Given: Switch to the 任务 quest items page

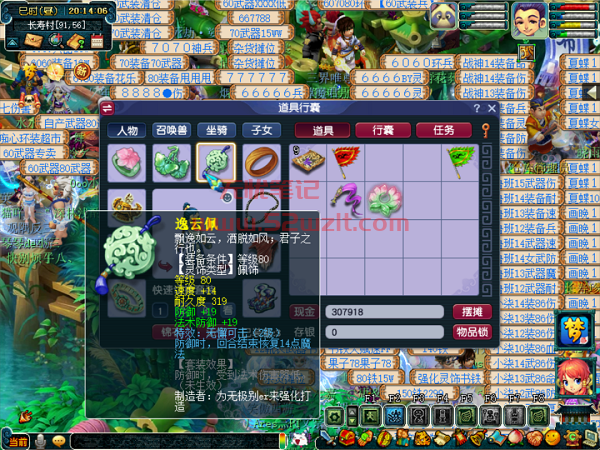Looking at the screenshot, I should [x=443, y=130].
